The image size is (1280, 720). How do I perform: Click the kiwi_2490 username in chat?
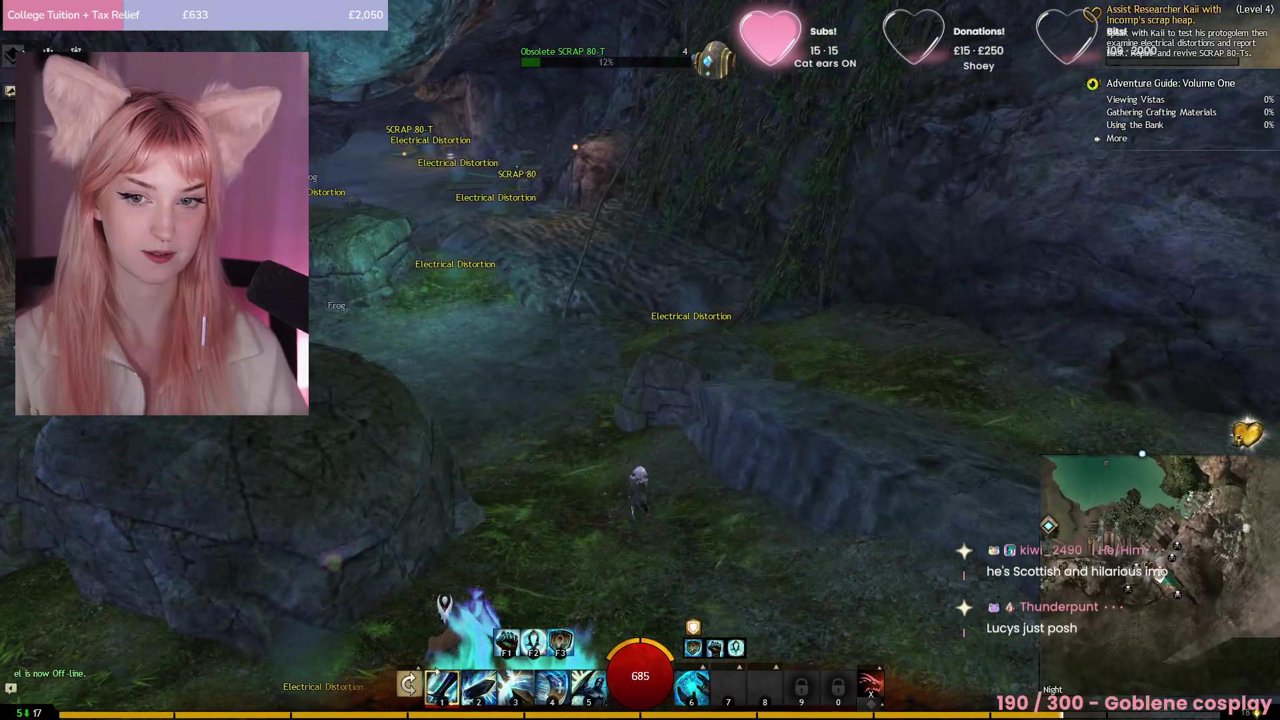point(1050,550)
